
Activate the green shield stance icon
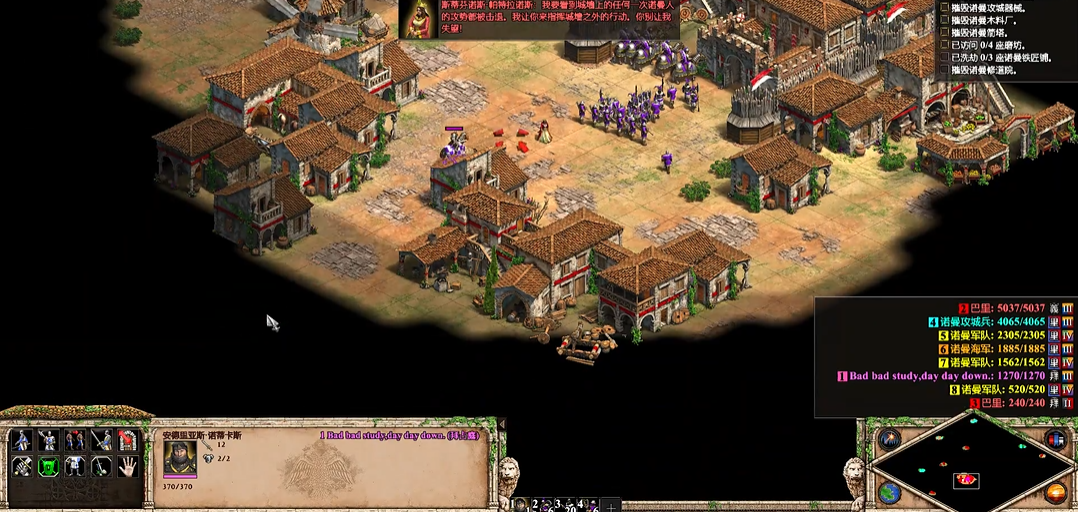(47, 466)
